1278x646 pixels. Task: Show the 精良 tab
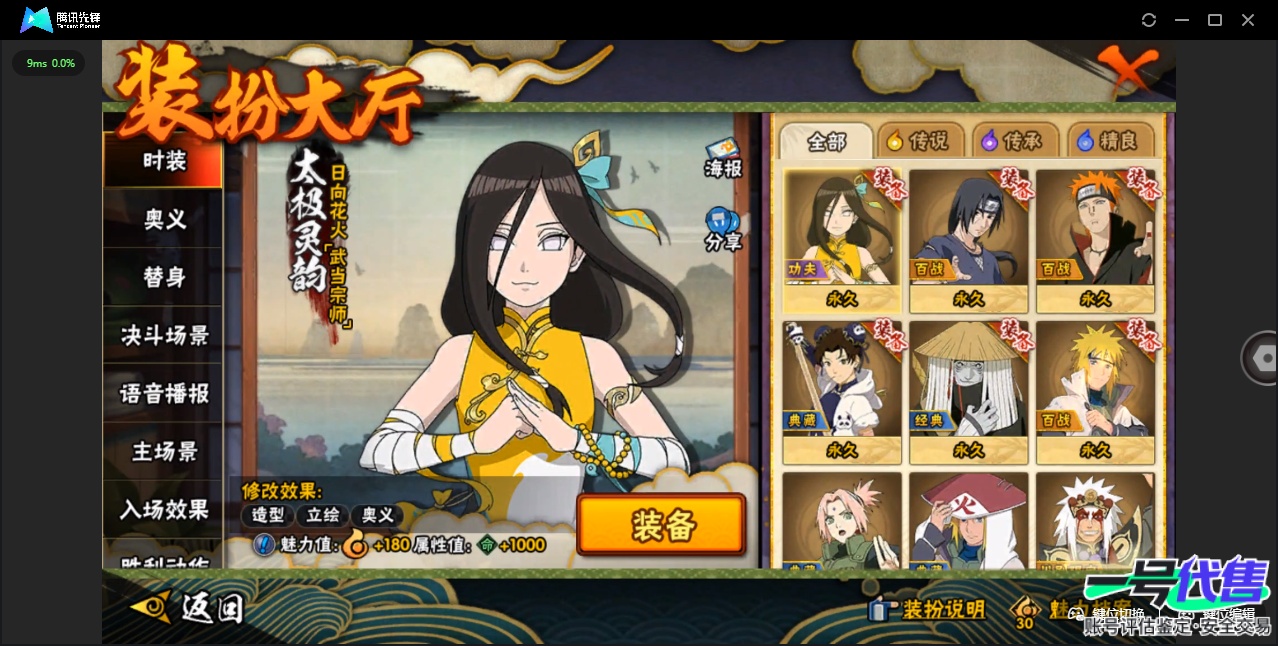pyautogui.click(x=1108, y=141)
